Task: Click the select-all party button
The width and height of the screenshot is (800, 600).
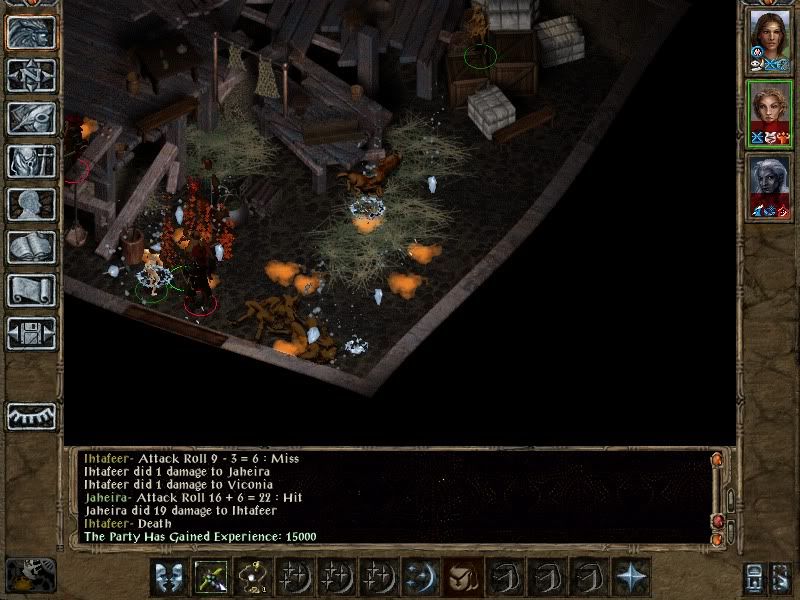Action: click(x=755, y=577)
